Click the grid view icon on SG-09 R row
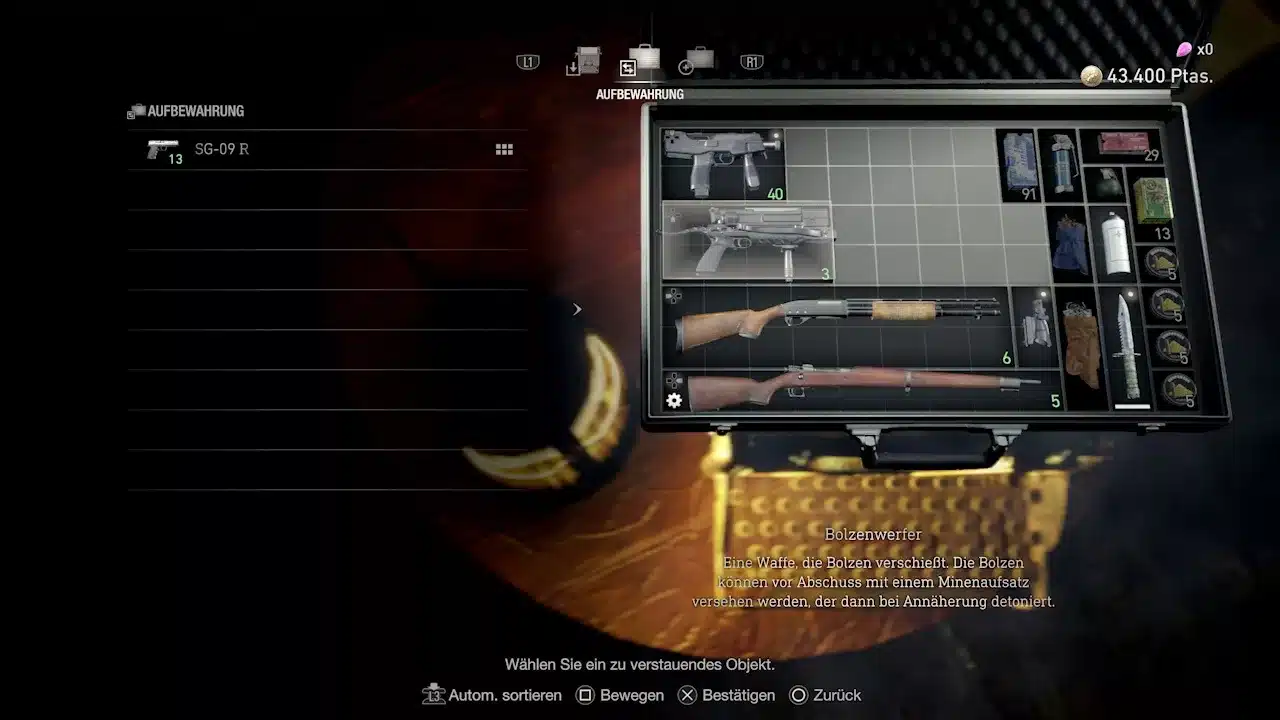Viewport: 1280px width, 720px height. coord(504,150)
